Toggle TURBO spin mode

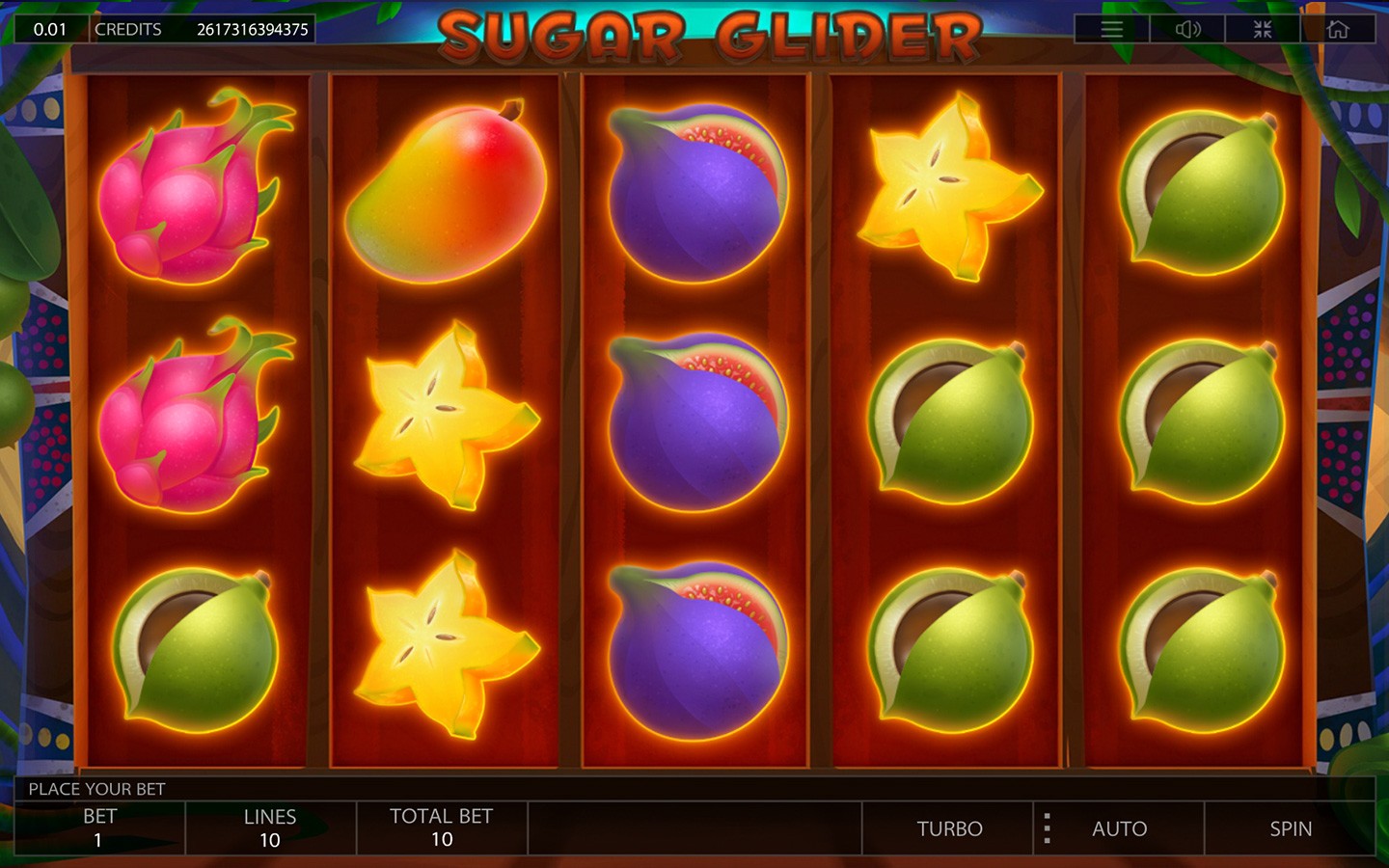[x=949, y=828]
